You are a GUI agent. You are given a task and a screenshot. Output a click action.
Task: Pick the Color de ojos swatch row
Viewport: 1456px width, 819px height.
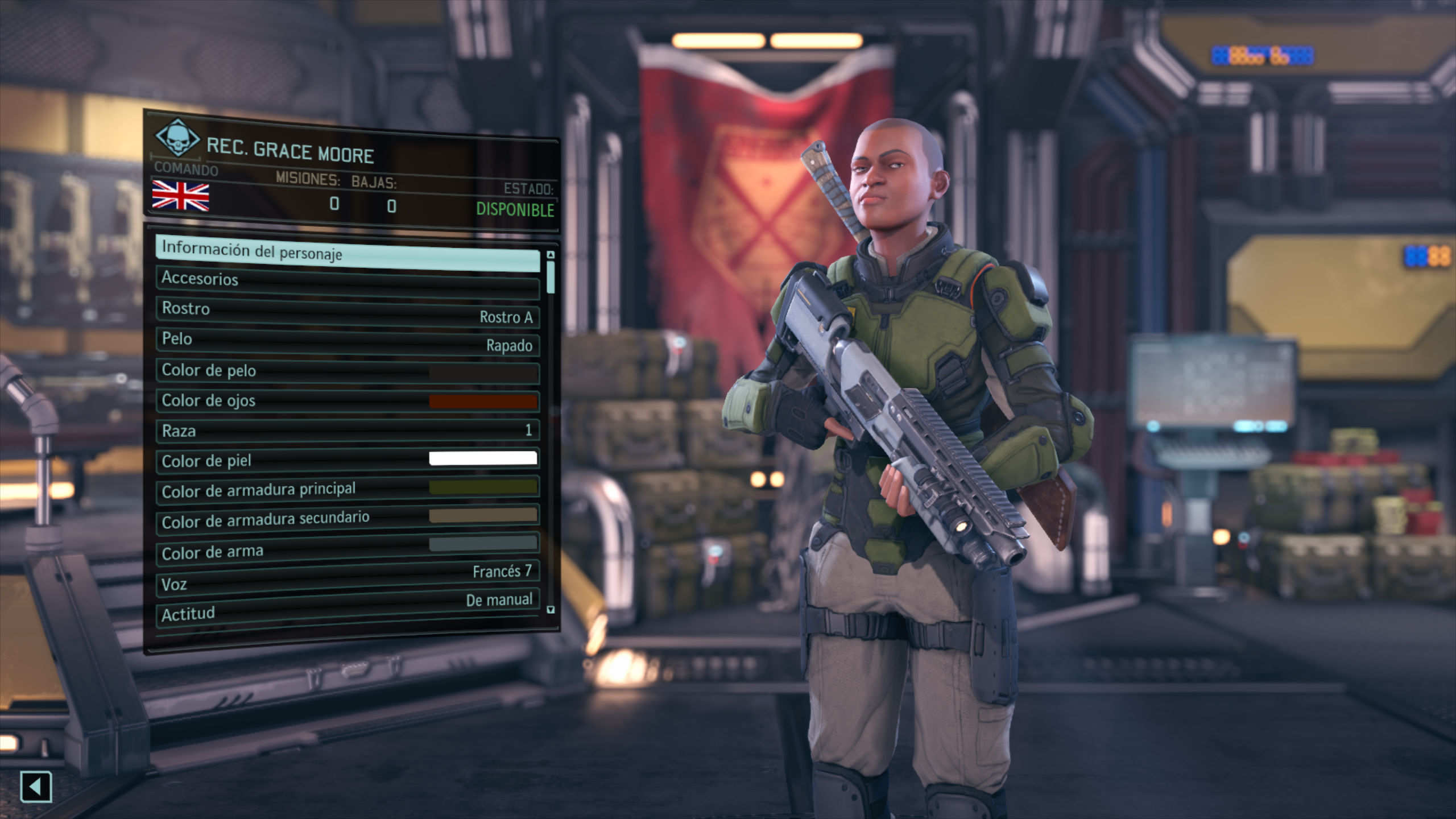347,402
